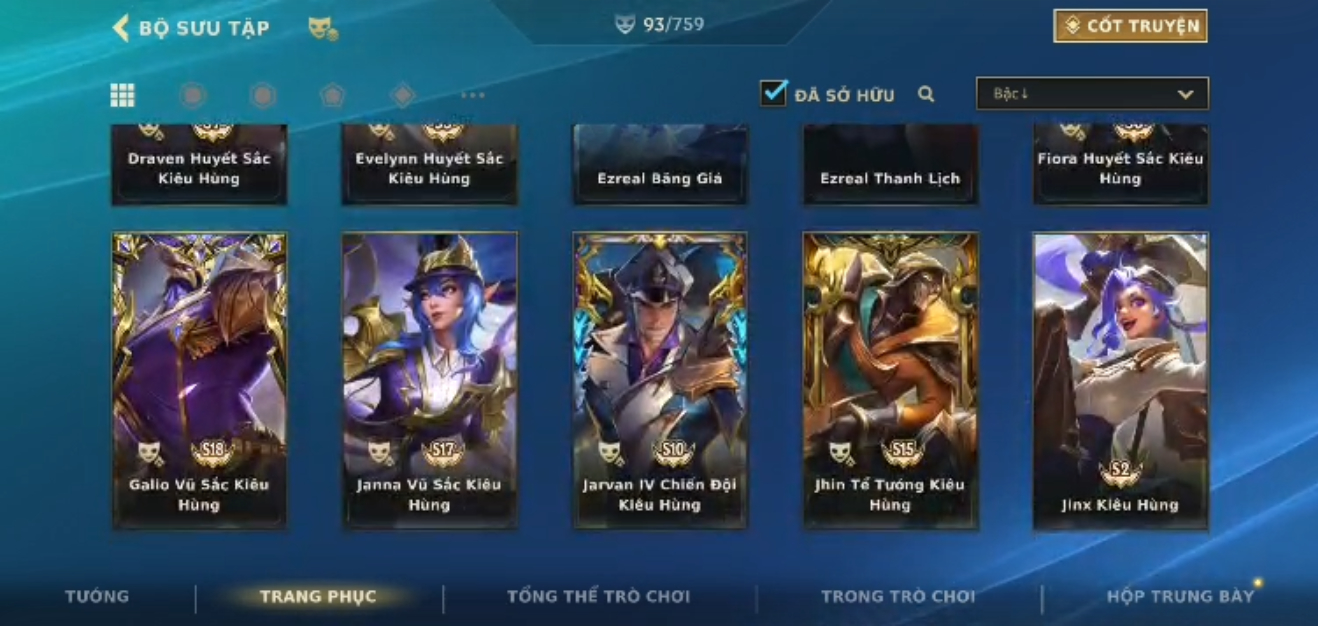Open the Trong Trò Chơi tab
1318x626 pixels.
coord(897,597)
